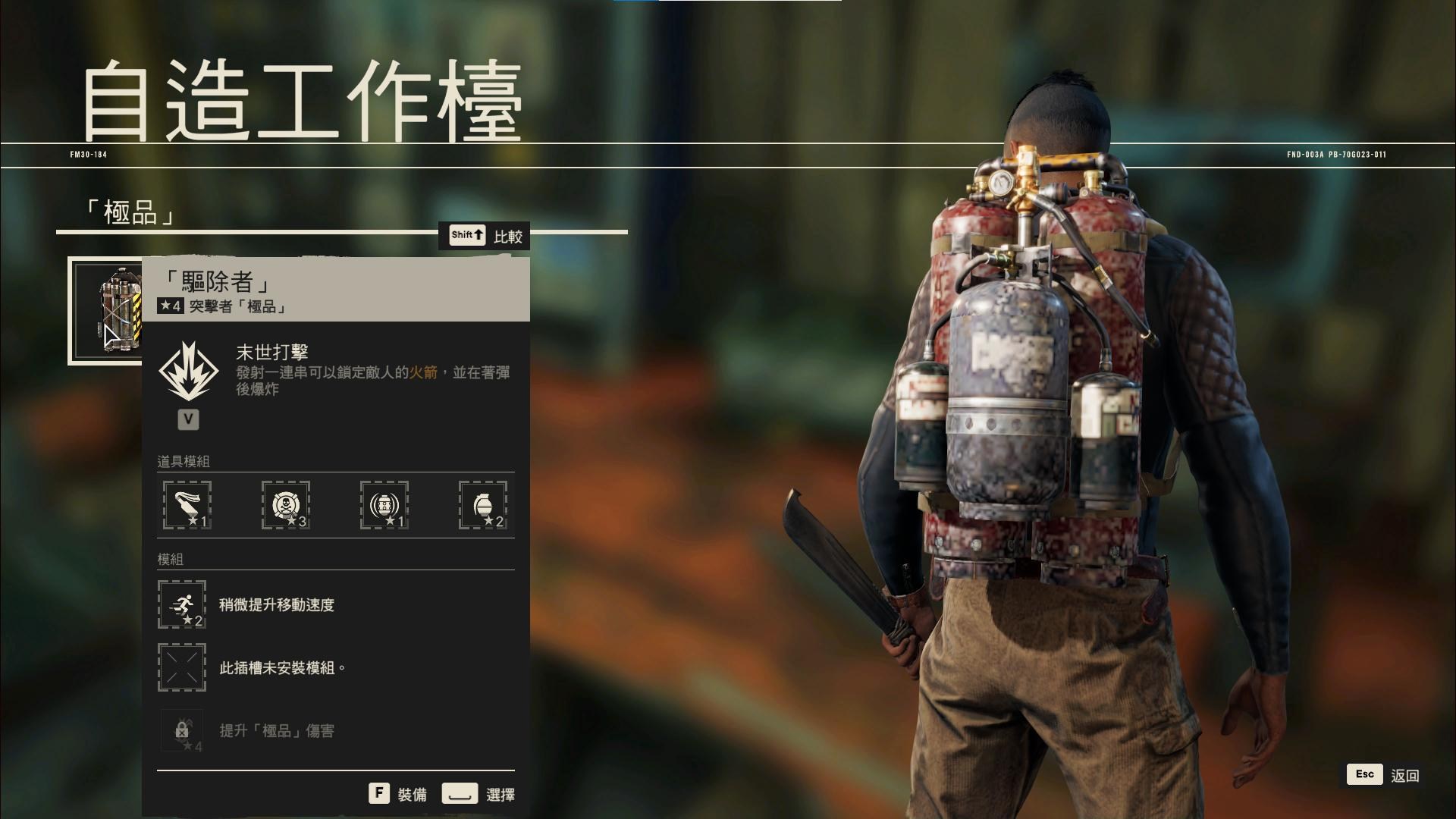
Task: Click the 裝備 equip button
Action: point(410,793)
